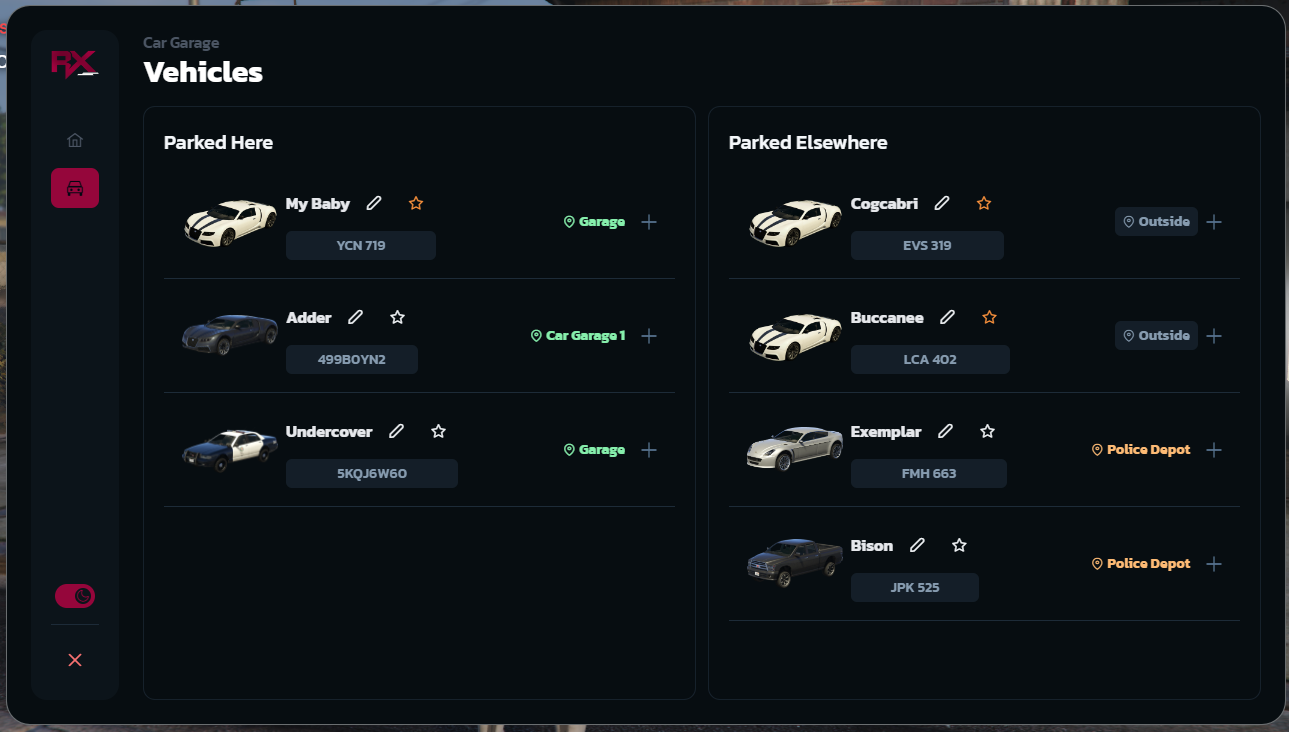Unfavorite My Baby by clicking its star
The width and height of the screenshot is (1289, 732).
click(x=415, y=203)
